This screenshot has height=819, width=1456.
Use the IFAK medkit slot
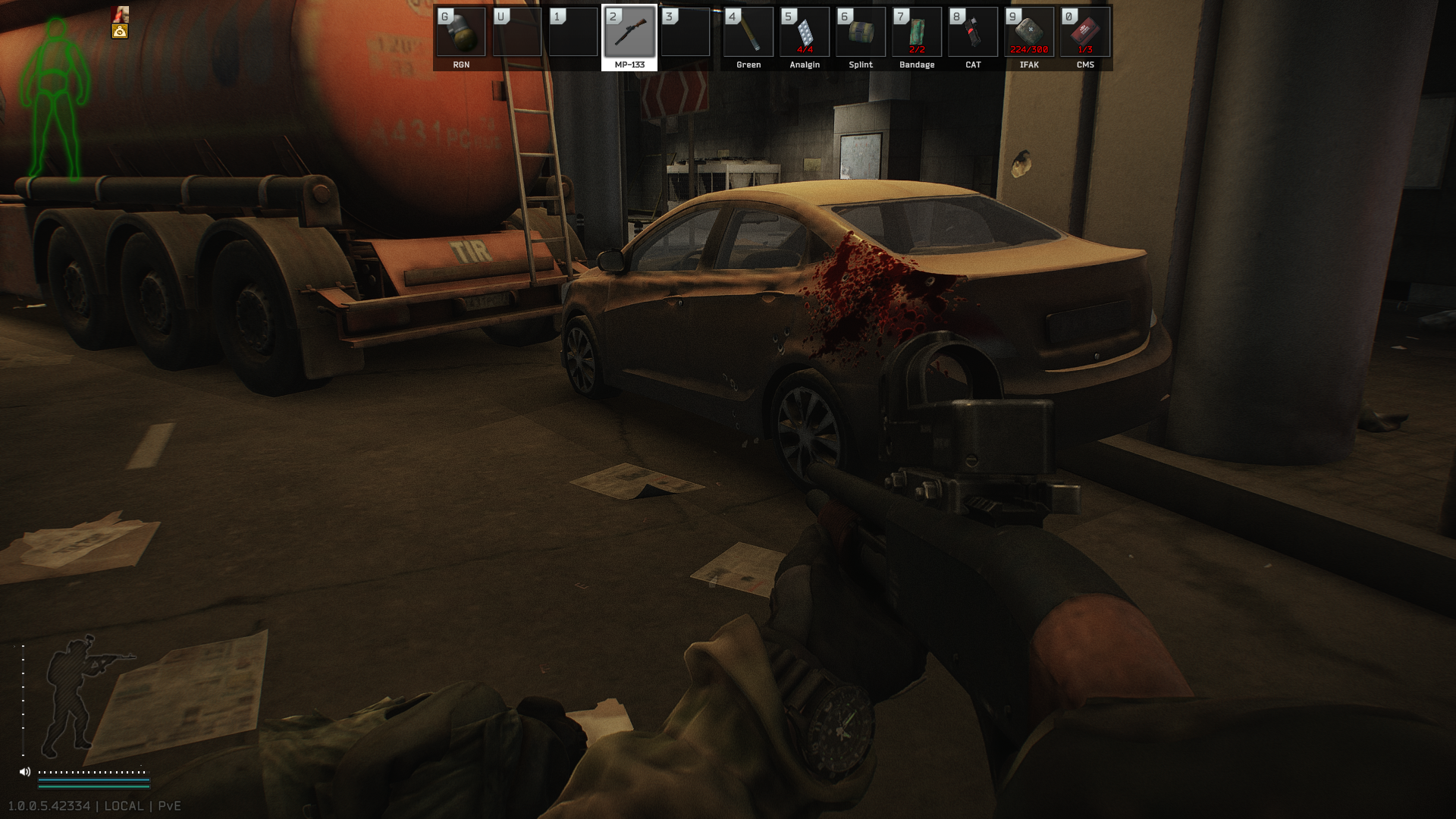(1029, 33)
